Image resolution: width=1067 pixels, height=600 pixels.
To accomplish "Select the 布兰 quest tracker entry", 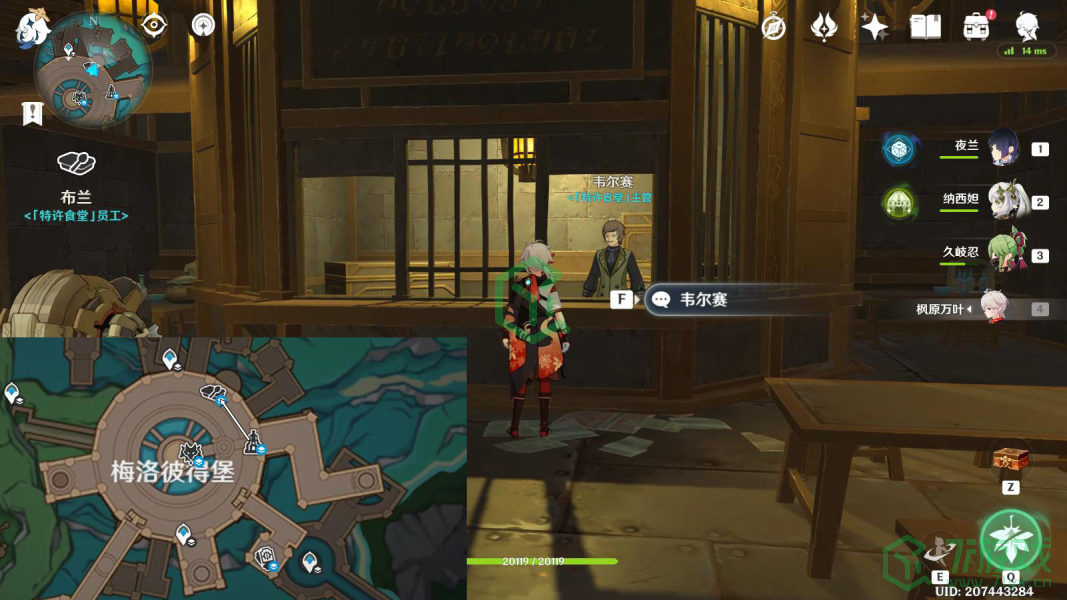I will 76,197.
